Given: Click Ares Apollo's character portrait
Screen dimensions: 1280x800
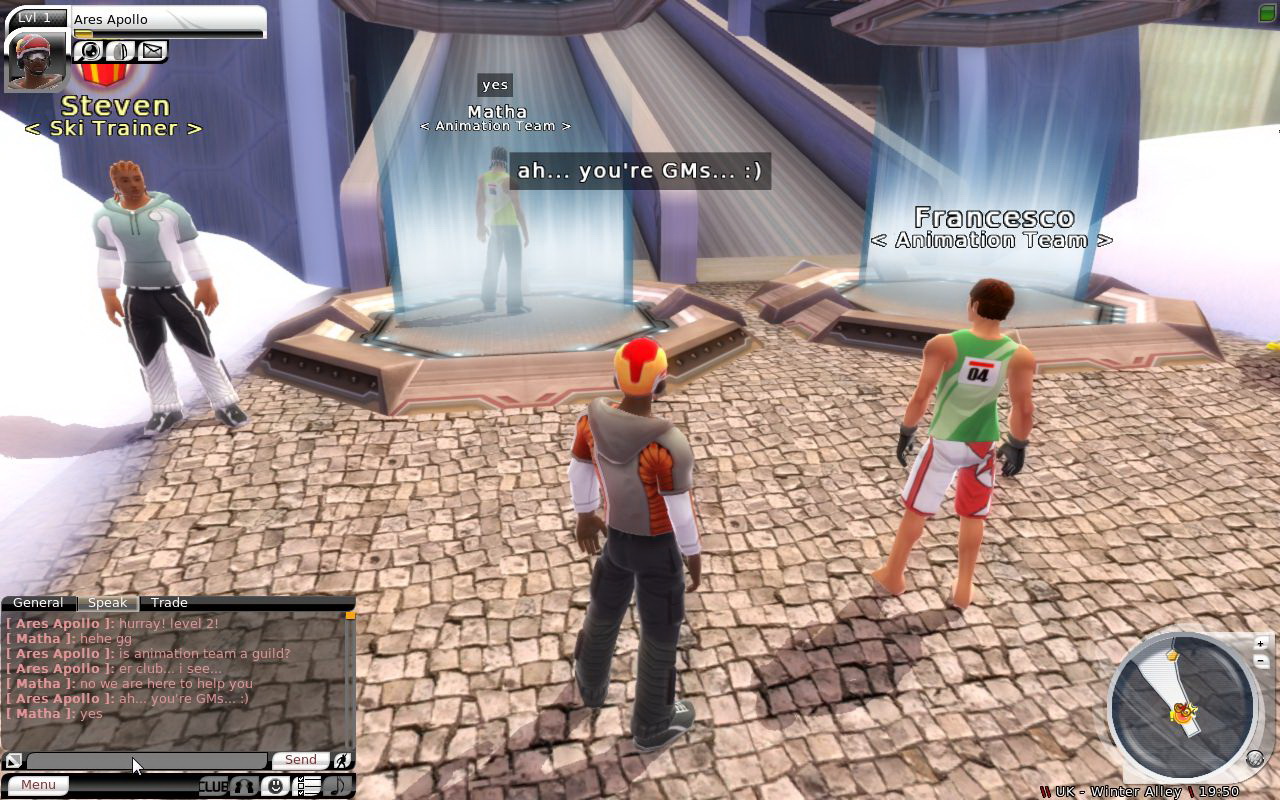Looking at the screenshot, I should tap(36, 60).
